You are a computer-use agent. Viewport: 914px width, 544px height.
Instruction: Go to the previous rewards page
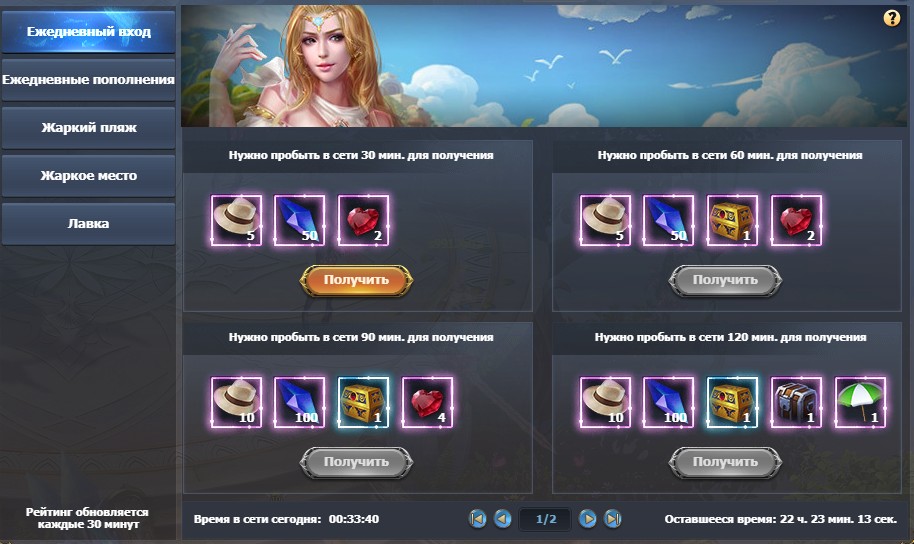click(503, 518)
